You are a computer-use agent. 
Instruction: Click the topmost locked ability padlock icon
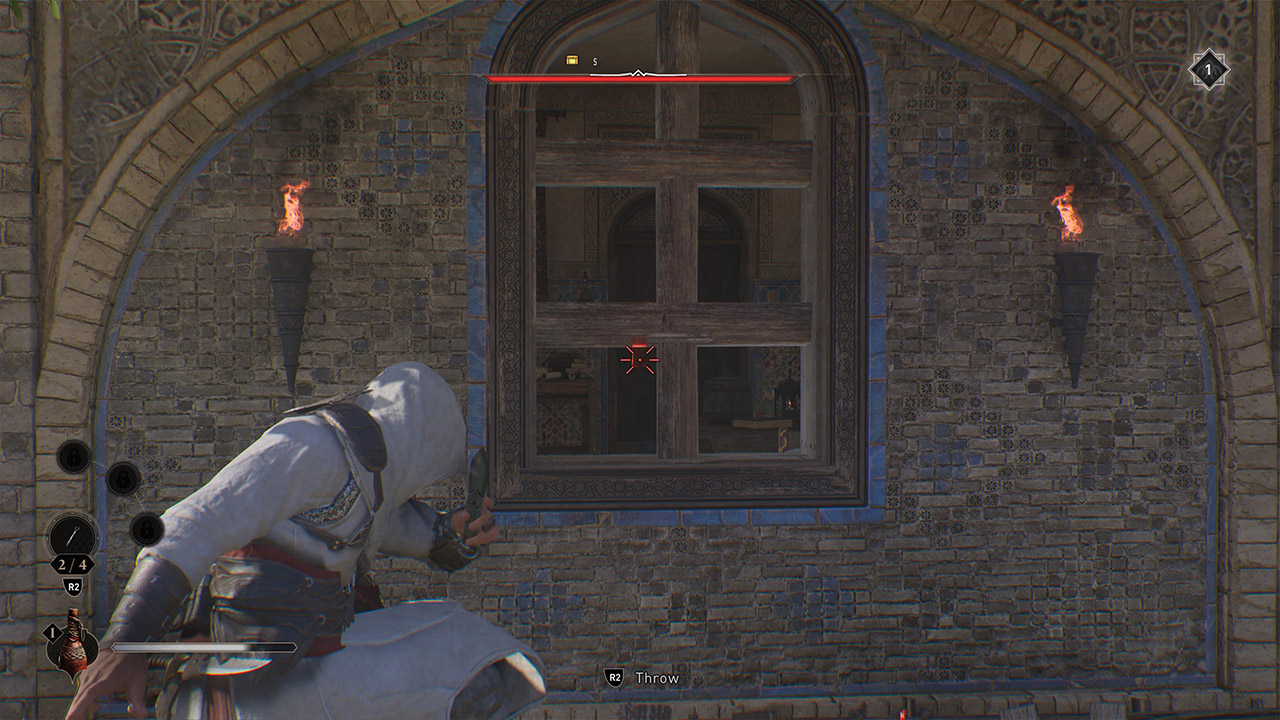[x=74, y=457]
